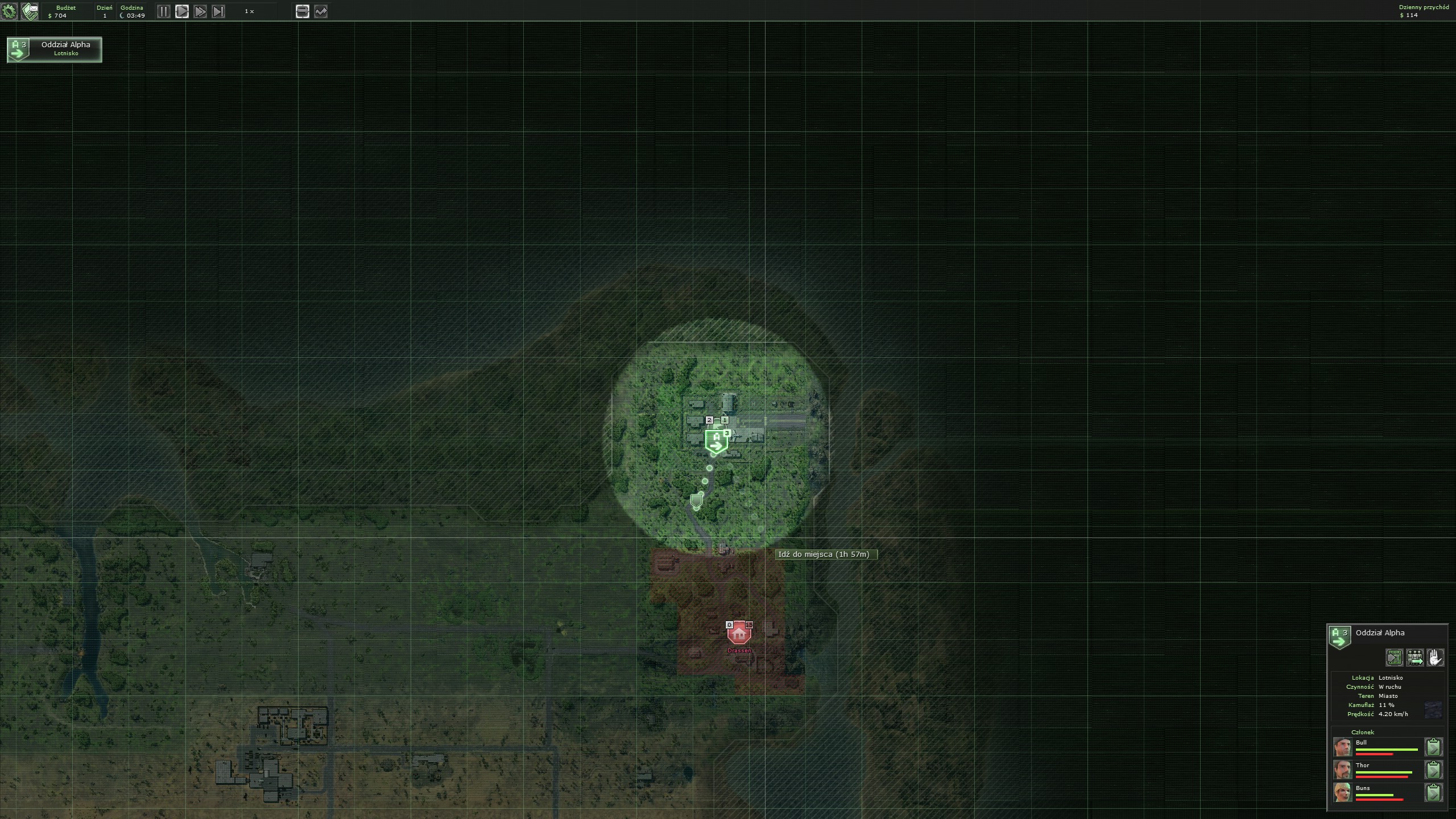Select Buns' portrait in the squad panel
Viewport: 1456px width, 819px height.
(x=1343, y=792)
